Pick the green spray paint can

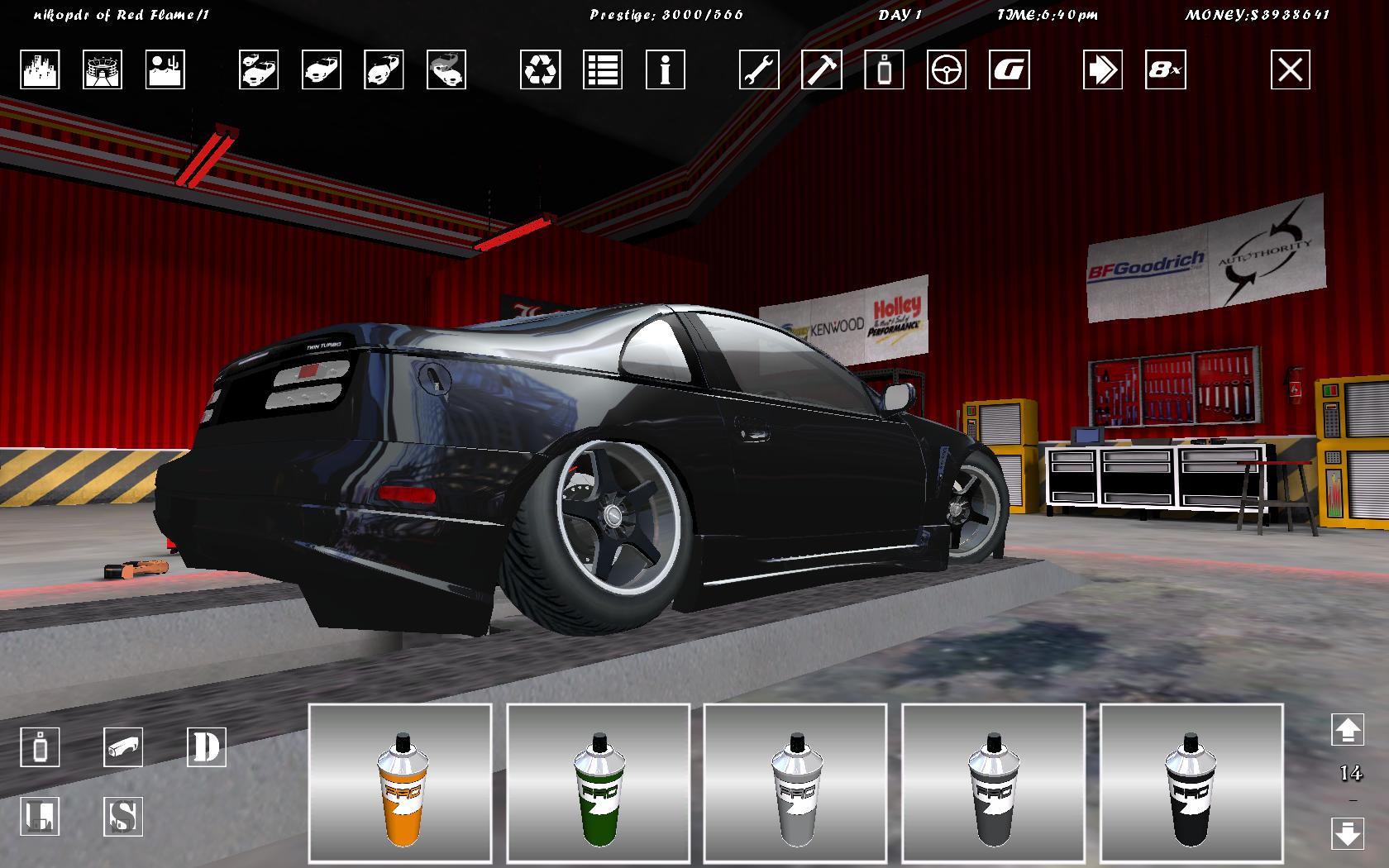click(x=598, y=784)
